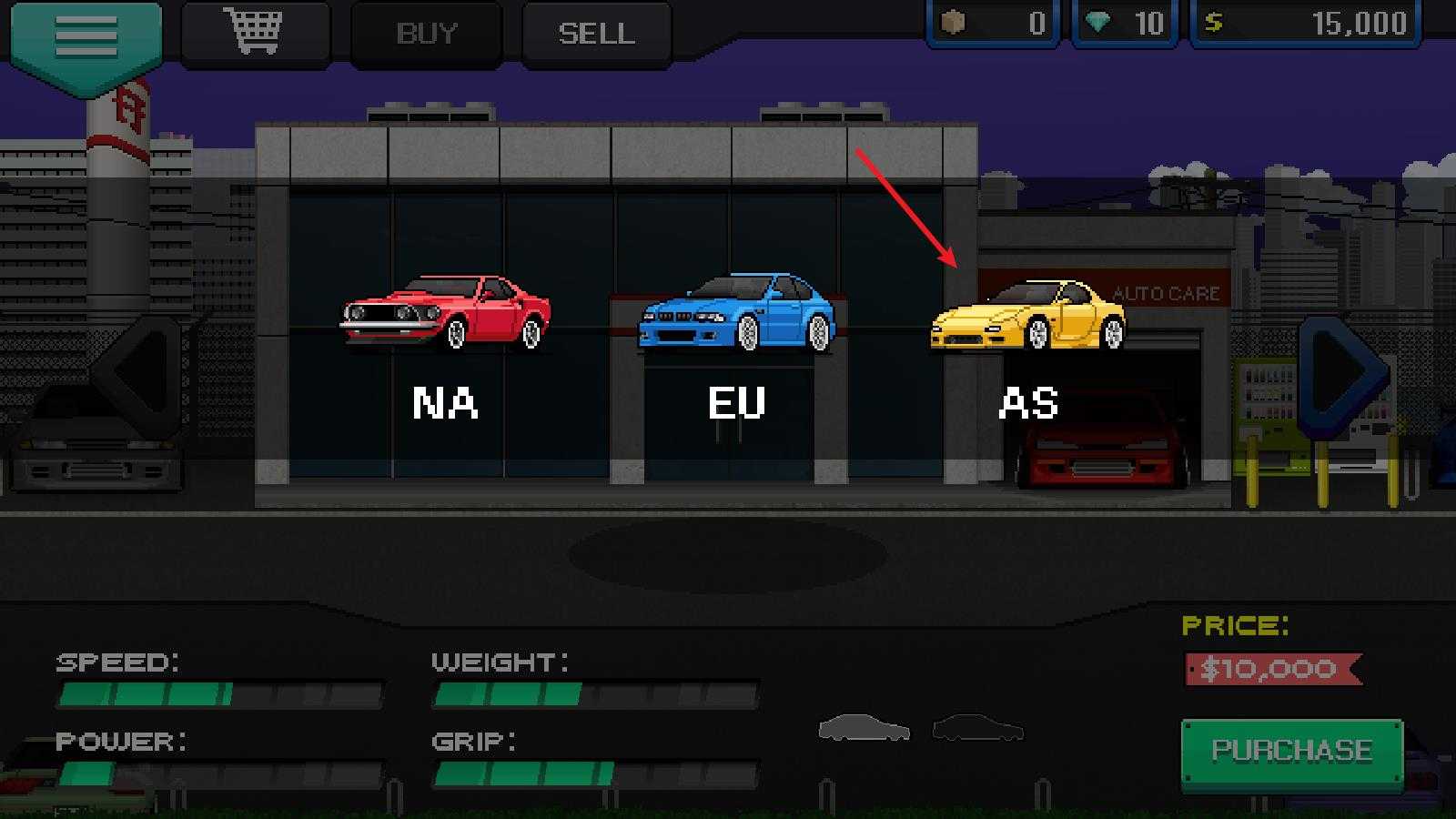Open the hamburger main menu
Image resolution: width=1456 pixels, height=819 pixels.
86,36
